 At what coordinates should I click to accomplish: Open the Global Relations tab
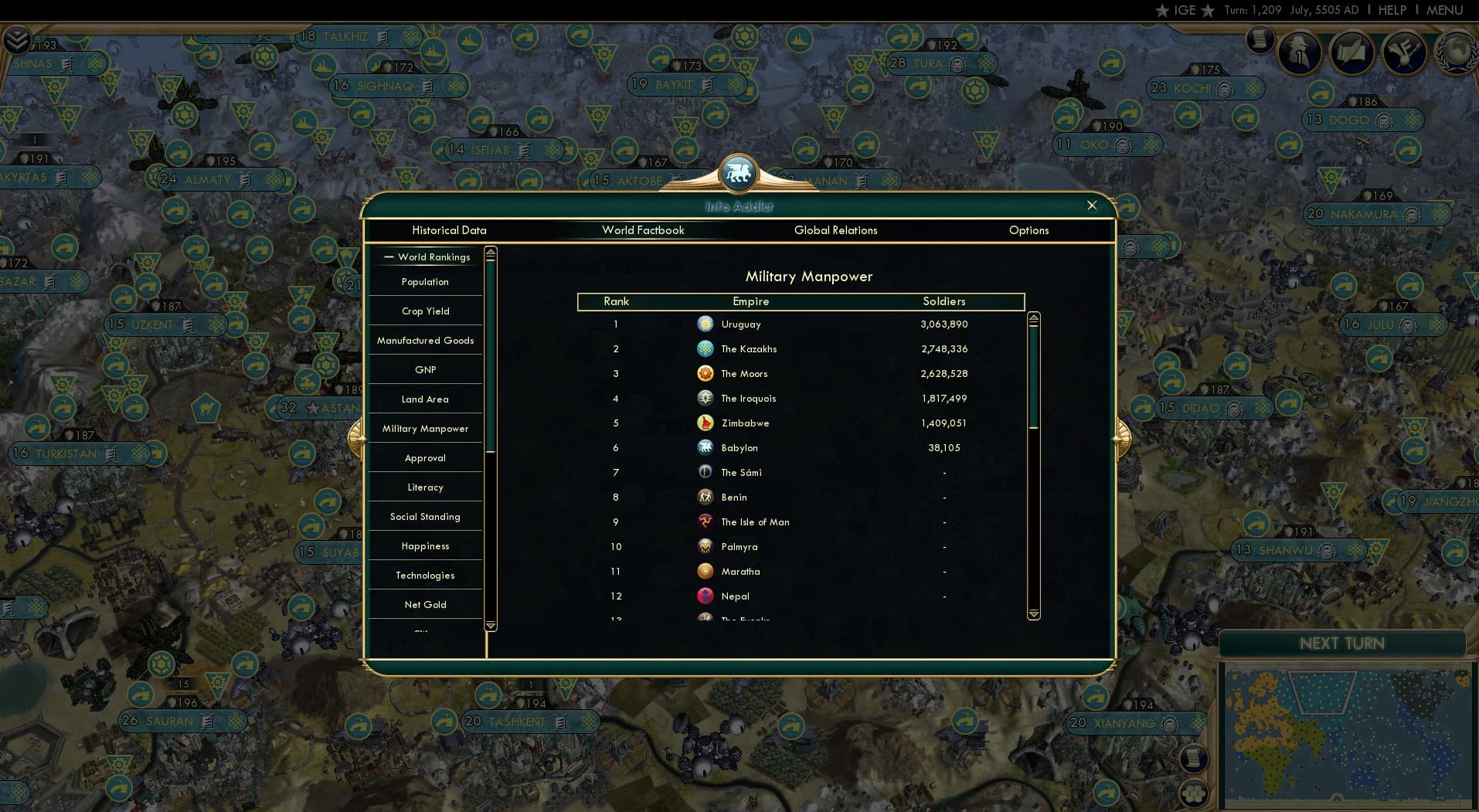tap(835, 230)
